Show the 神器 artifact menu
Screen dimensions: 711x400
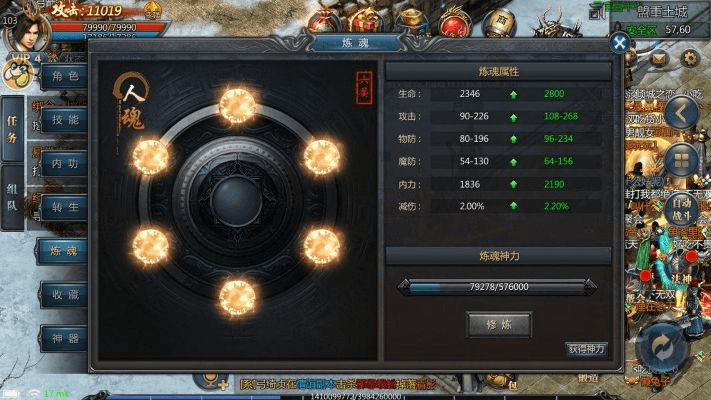[x=64, y=337]
